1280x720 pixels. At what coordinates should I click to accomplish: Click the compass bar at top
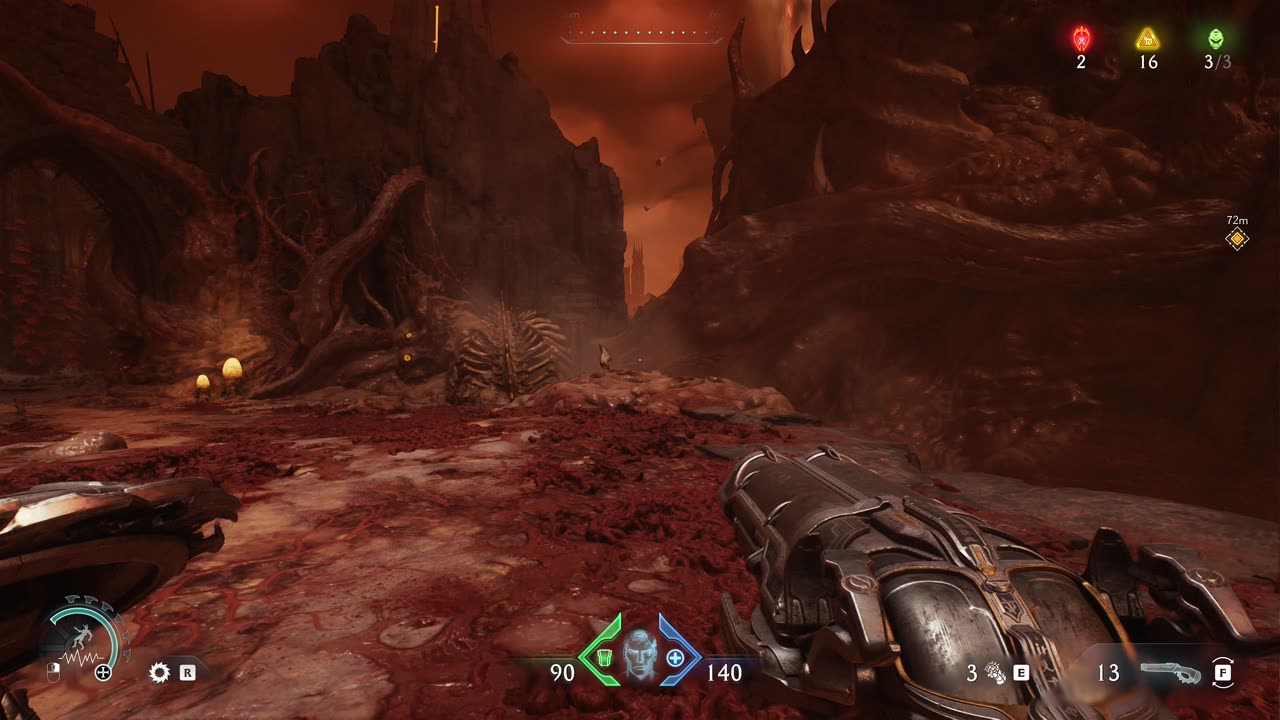click(641, 35)
